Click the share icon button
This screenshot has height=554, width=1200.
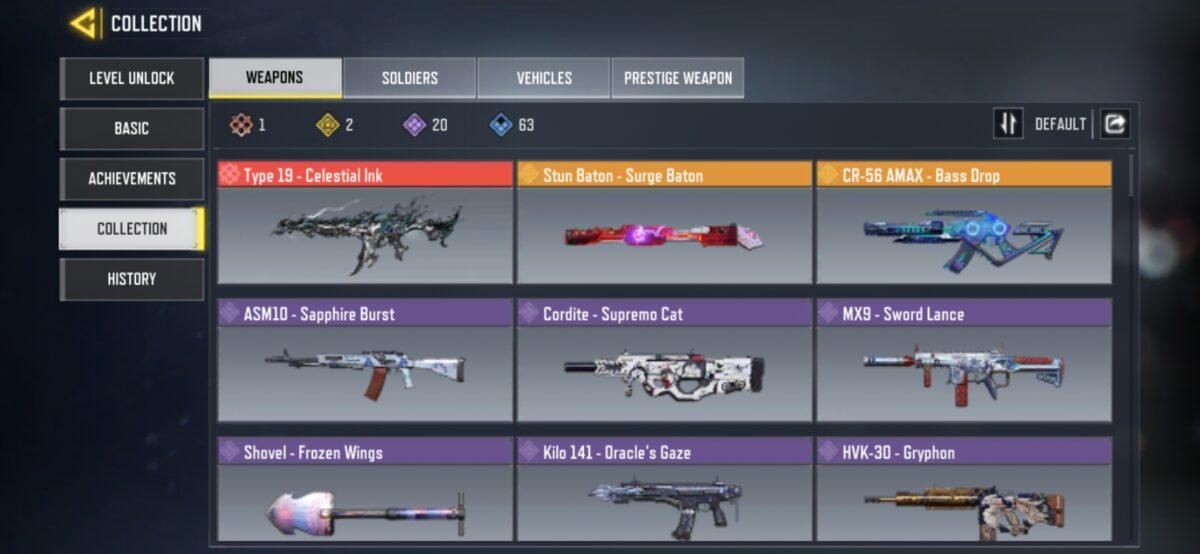1115,124
